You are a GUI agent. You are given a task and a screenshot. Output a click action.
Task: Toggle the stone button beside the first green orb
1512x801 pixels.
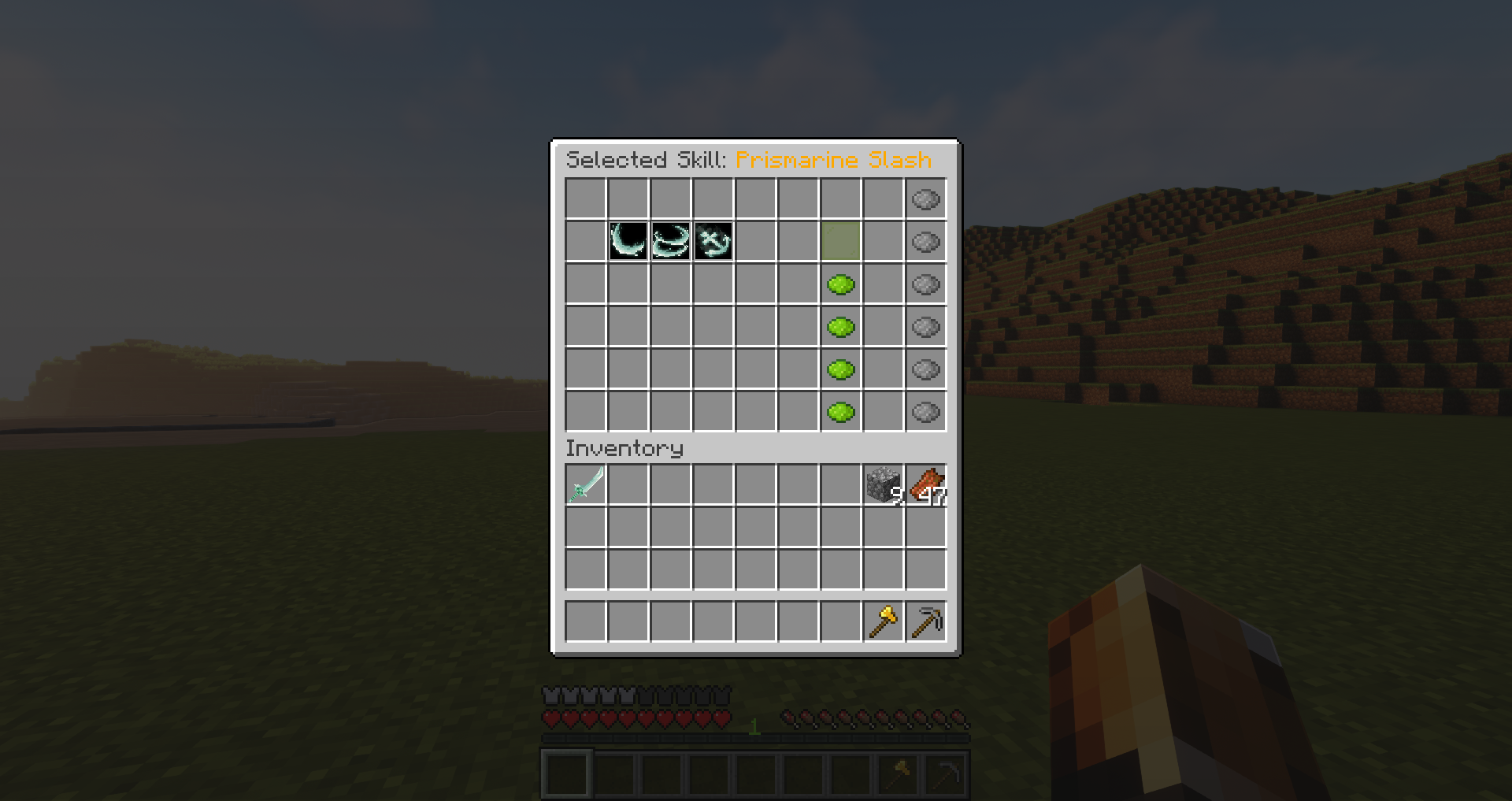(x=925, y=284)
